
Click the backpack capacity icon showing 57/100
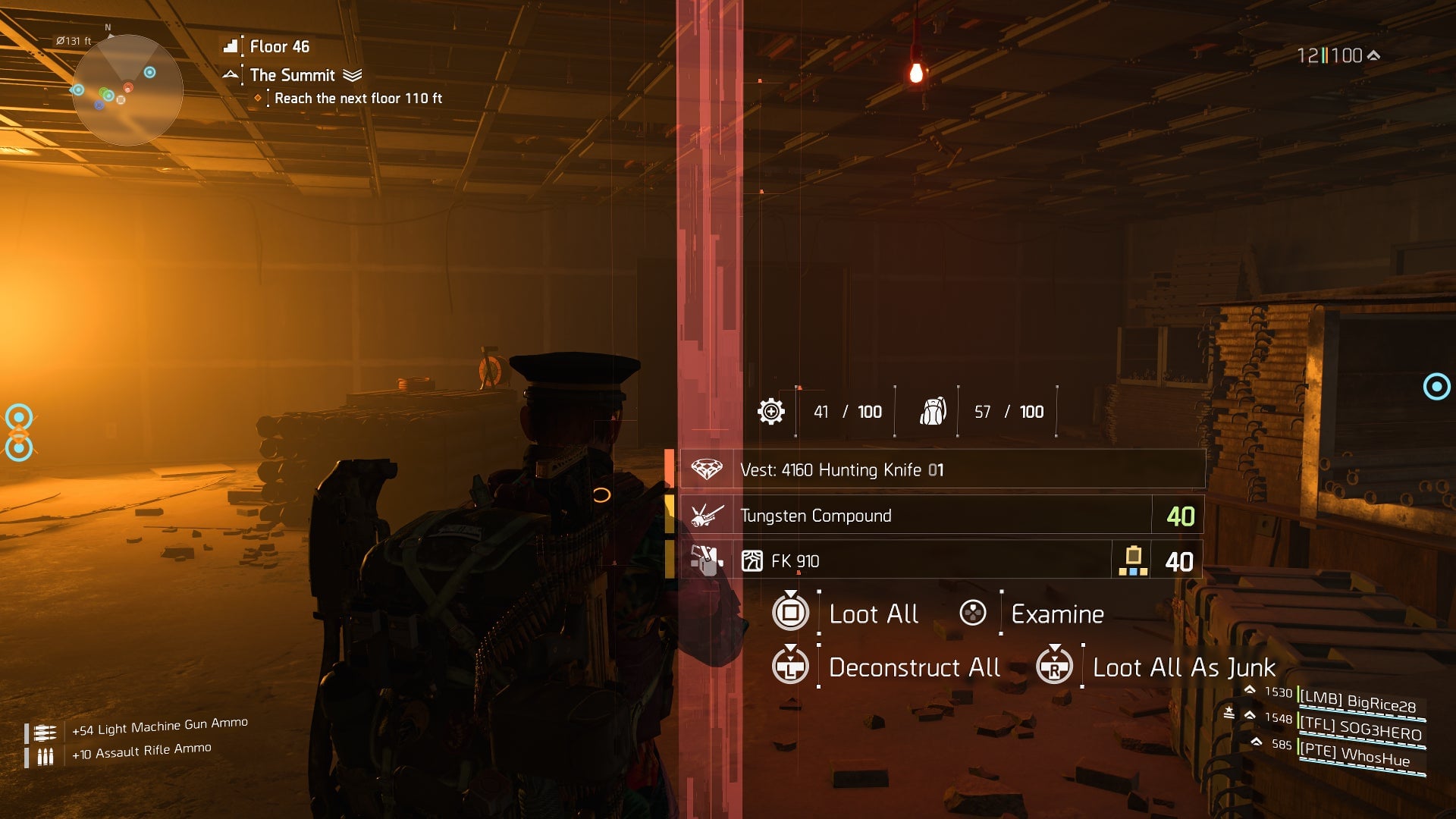click(x=934, y=411)
